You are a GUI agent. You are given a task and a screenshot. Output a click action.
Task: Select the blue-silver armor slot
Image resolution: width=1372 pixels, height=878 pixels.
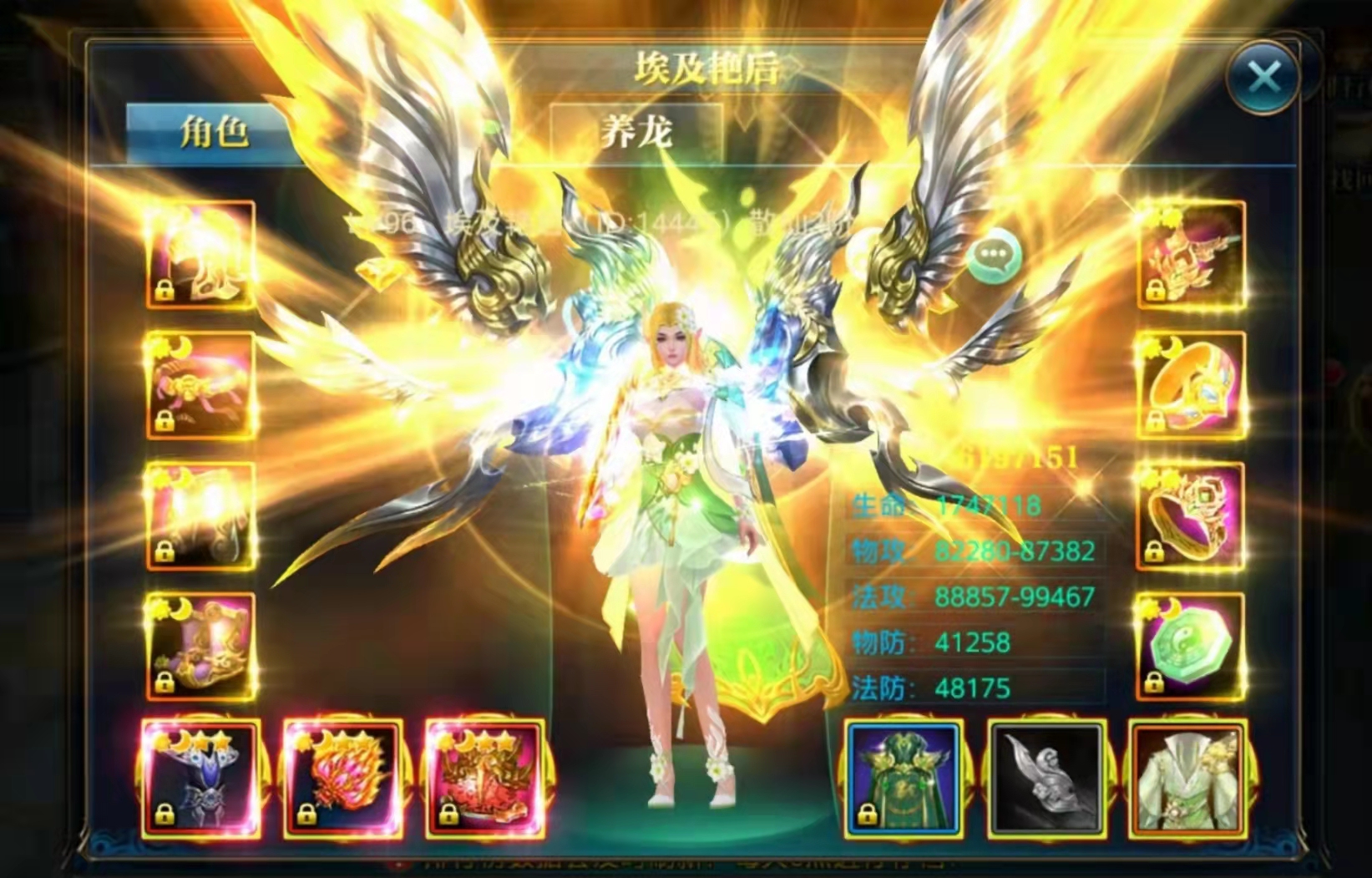pyautogui.click(x=200, y=779)
